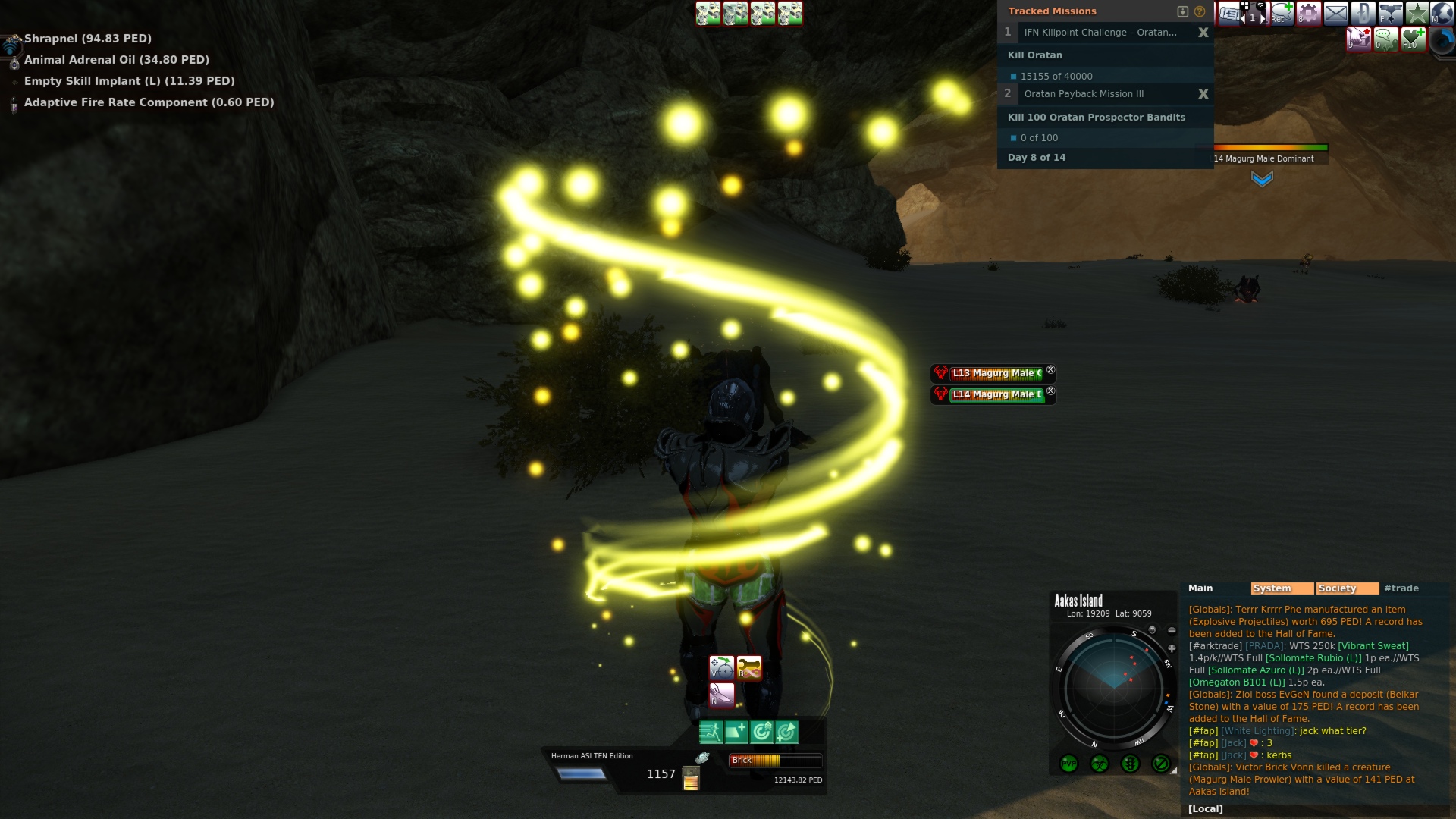Switch to the System chat tab
The height and width of the screenshot is (819, 1456).
click(1282, 588)
